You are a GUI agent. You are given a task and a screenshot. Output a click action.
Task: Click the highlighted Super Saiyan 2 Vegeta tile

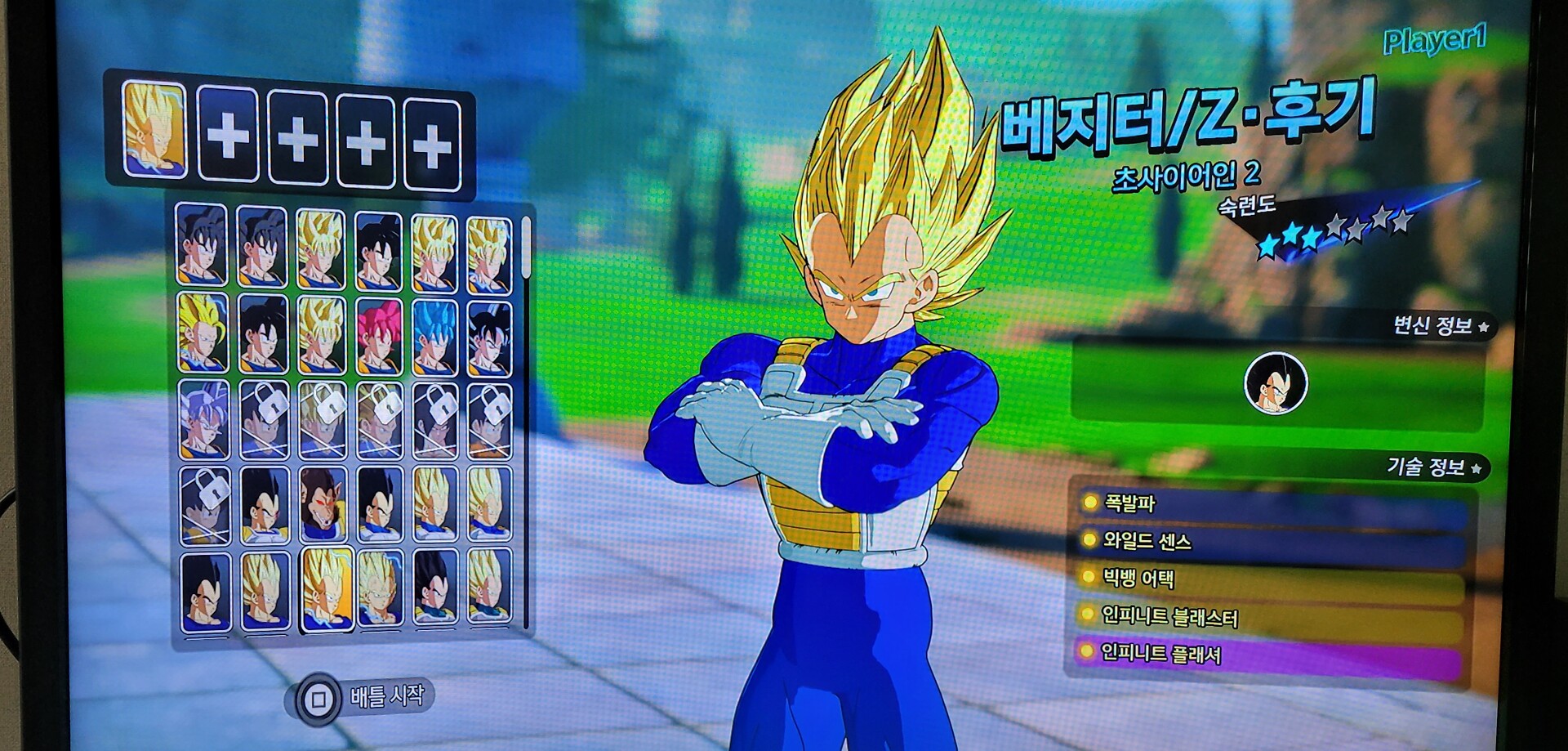(x=327, y=589)
